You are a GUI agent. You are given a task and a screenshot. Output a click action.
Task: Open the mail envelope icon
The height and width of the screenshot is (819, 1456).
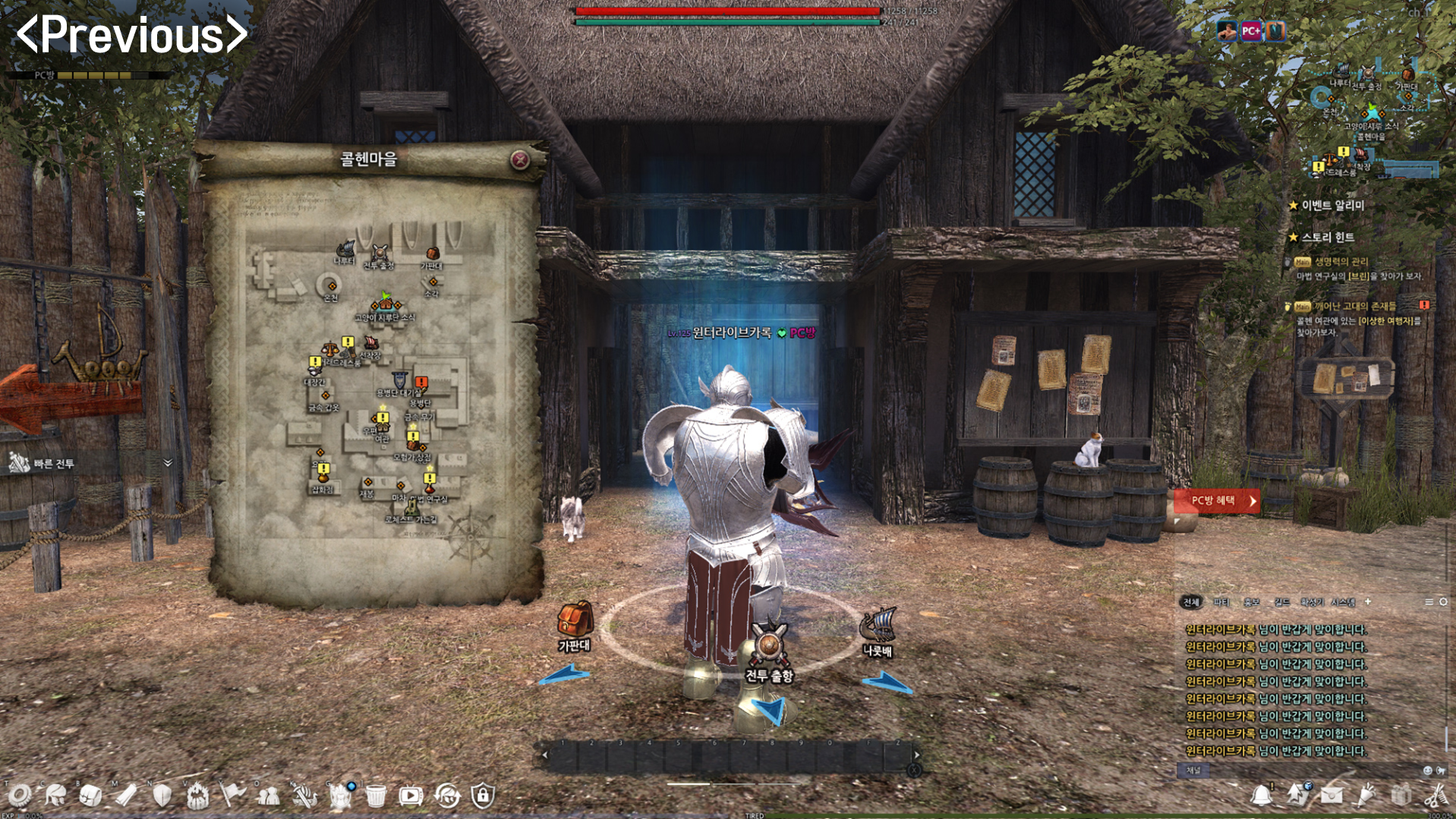pos(1332,795)
